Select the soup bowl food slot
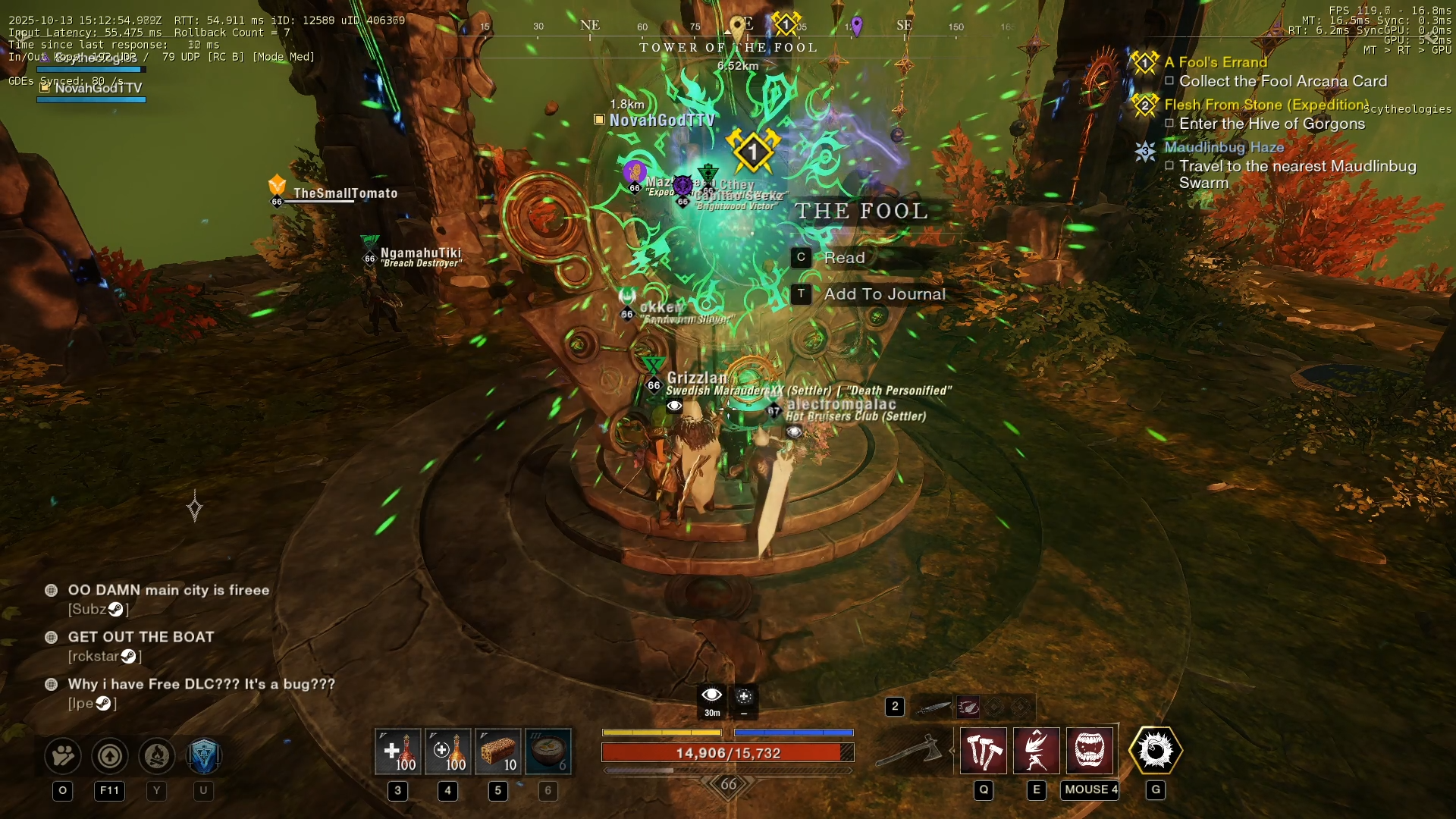Screen dimensions: 1456x819 click(548, 752)
